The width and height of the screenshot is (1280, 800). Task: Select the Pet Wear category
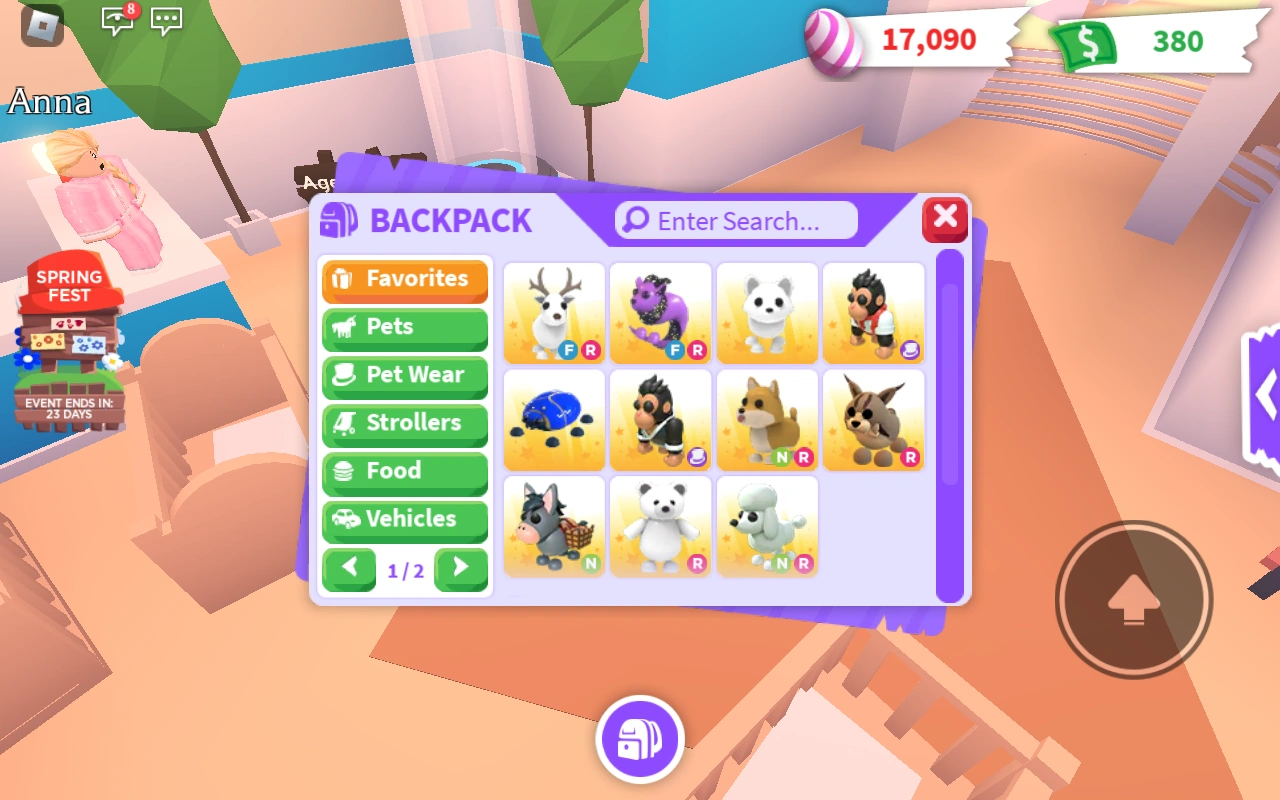click(x=404, y=376)
